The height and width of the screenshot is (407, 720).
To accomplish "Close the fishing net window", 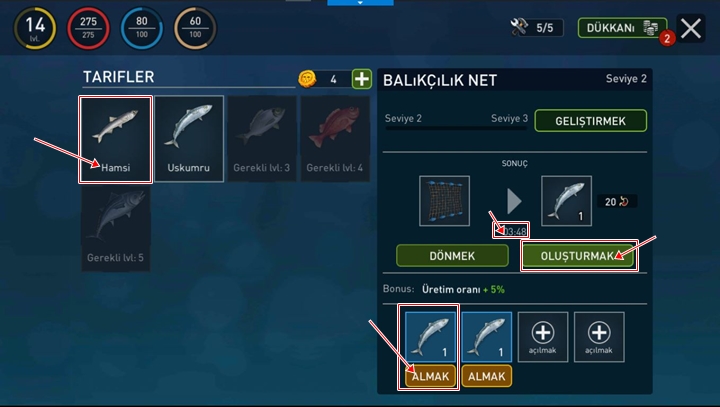I will (x=690, y=28).
